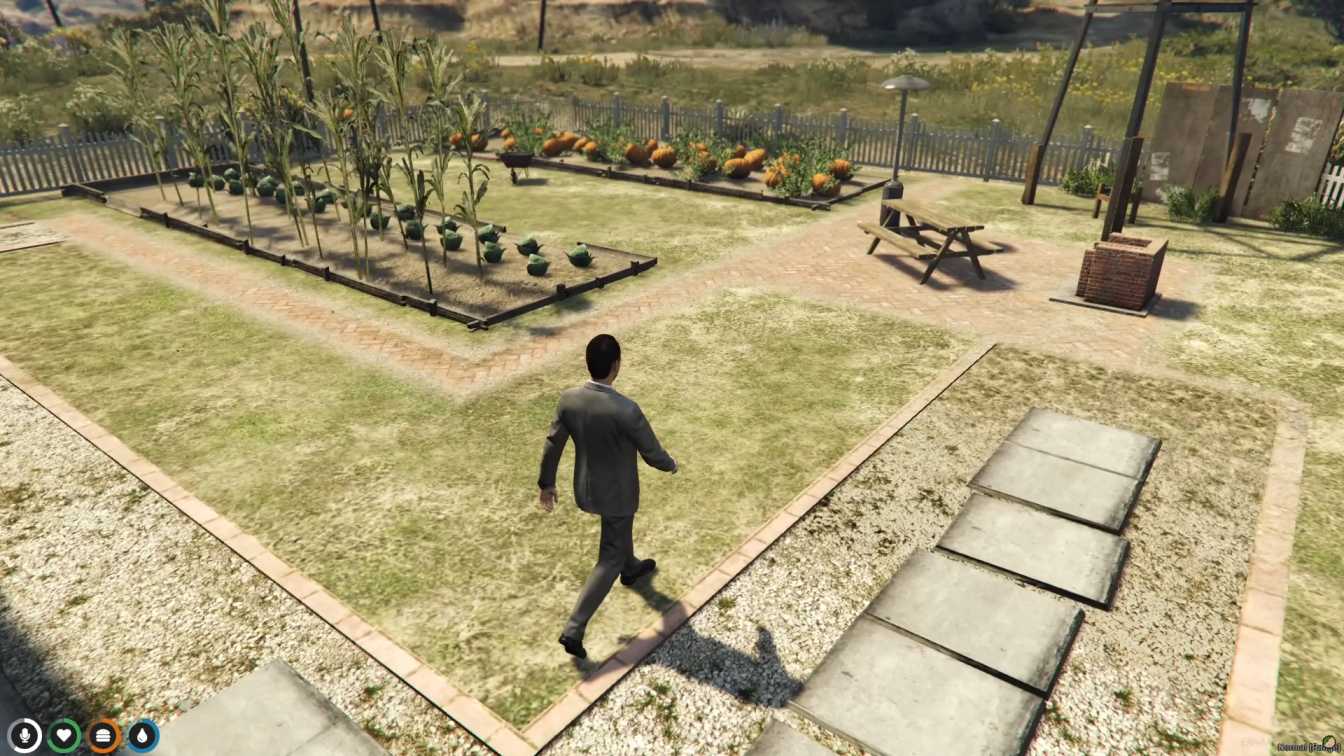Select the green heart health icon
Screen dimensions: 1344x756
(64, 736)
